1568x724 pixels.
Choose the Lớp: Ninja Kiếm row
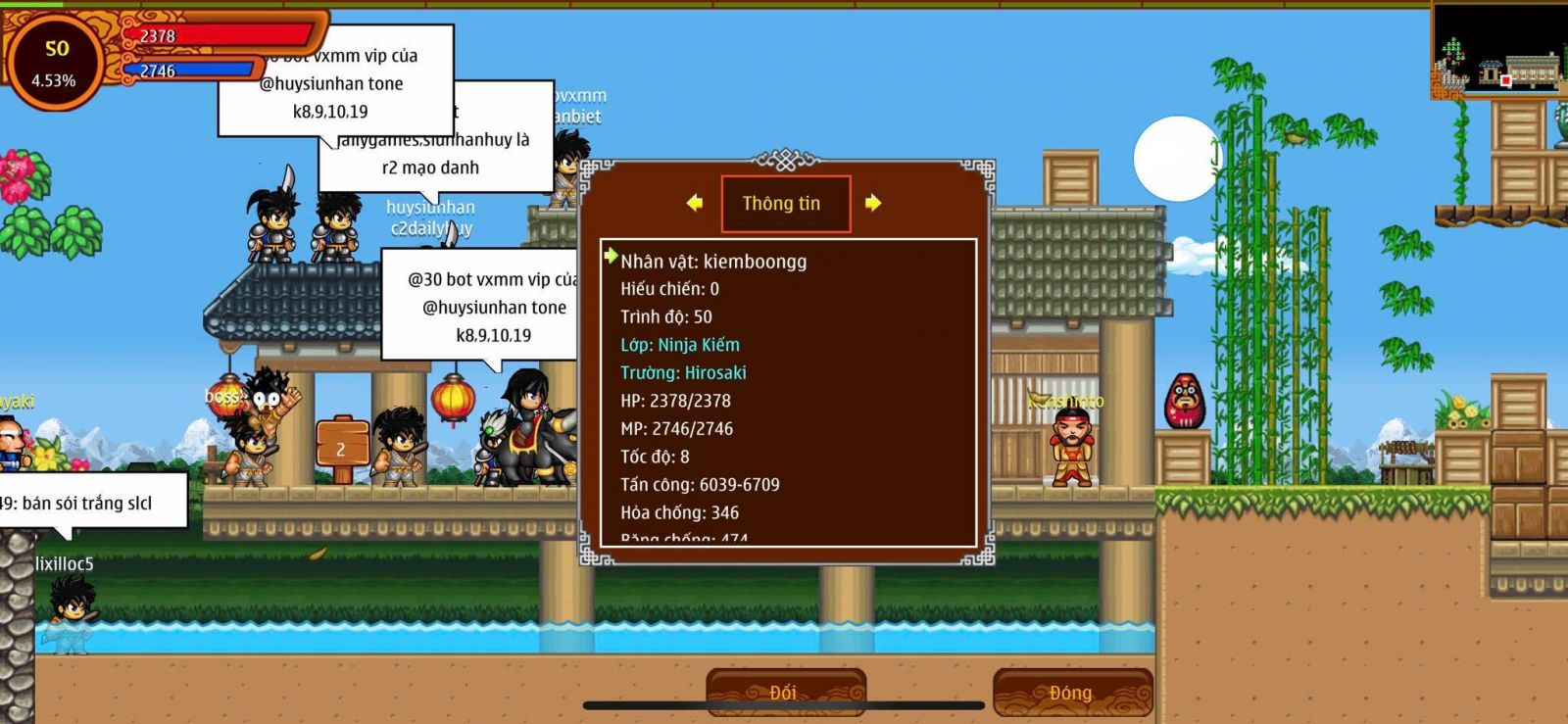click(680, 345)
